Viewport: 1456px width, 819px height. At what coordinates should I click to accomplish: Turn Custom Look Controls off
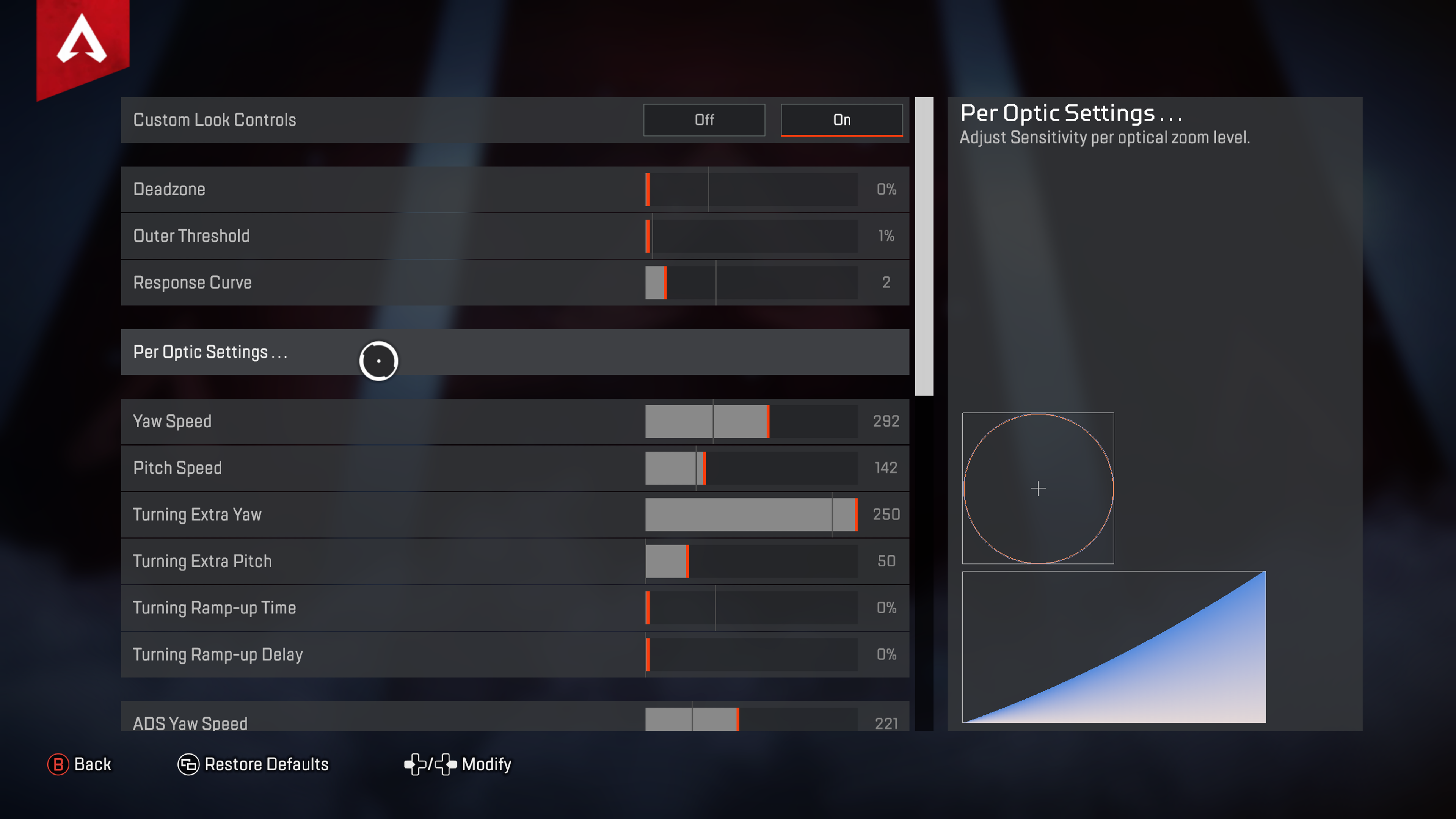click(x=704, y=120)
